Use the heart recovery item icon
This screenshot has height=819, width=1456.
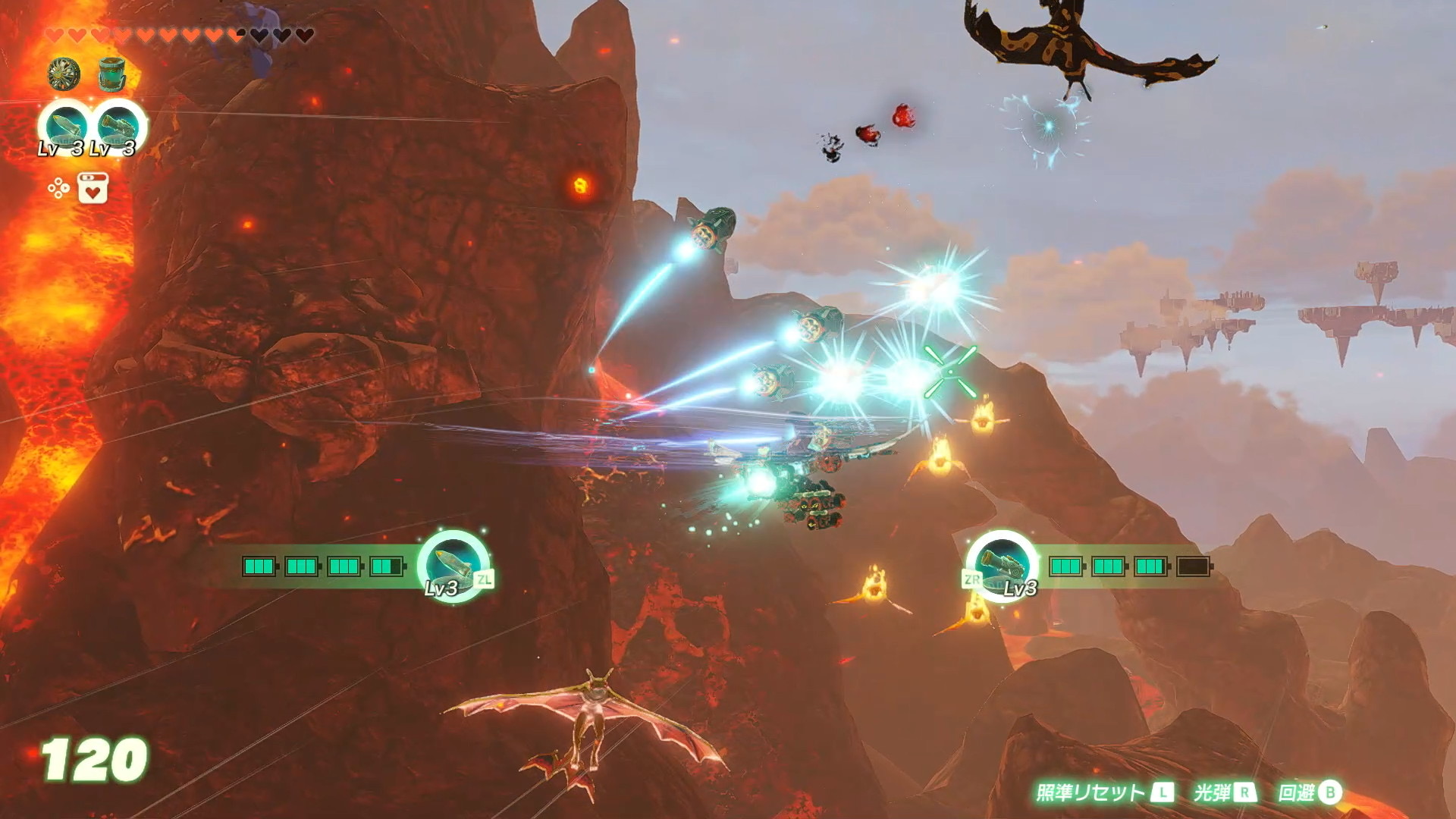tap(93, 188)
